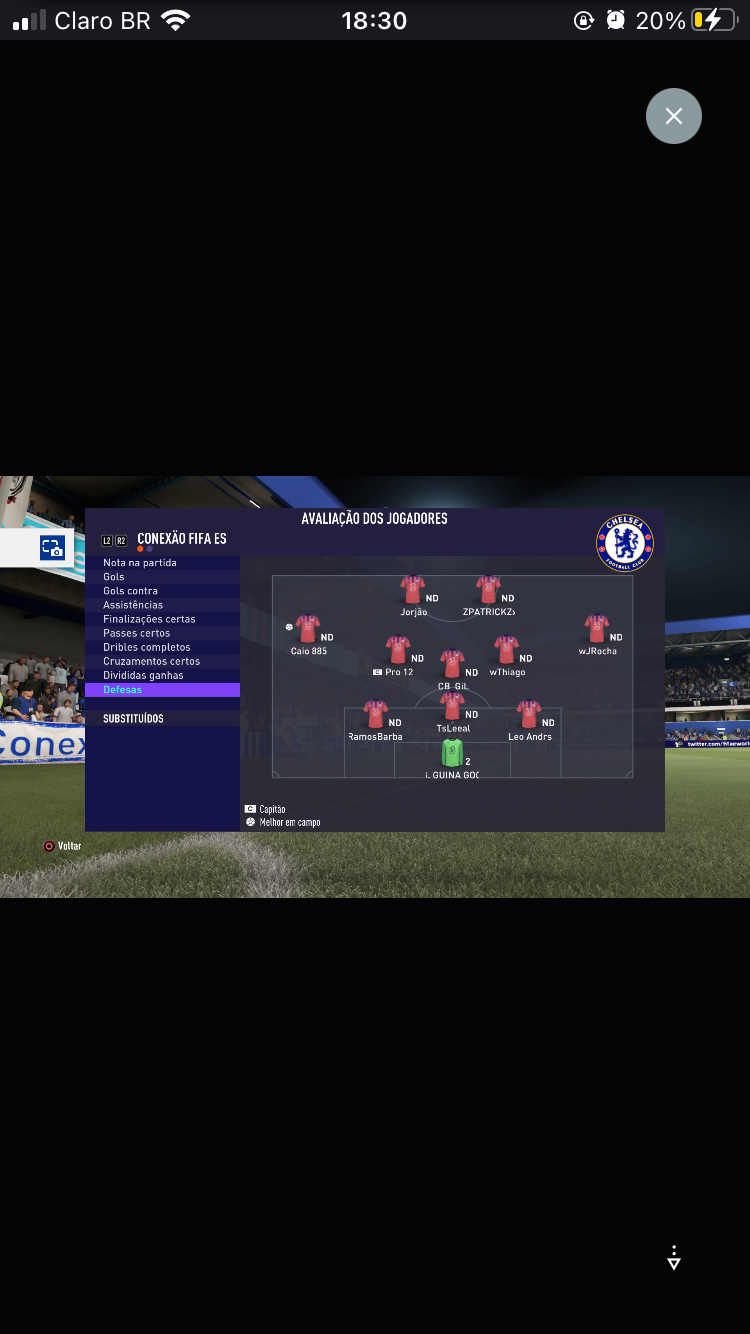The height and width of the screenshot is (1334, 750).
Task: Select captain Pro 12's shirt
Action: (398, 650)
